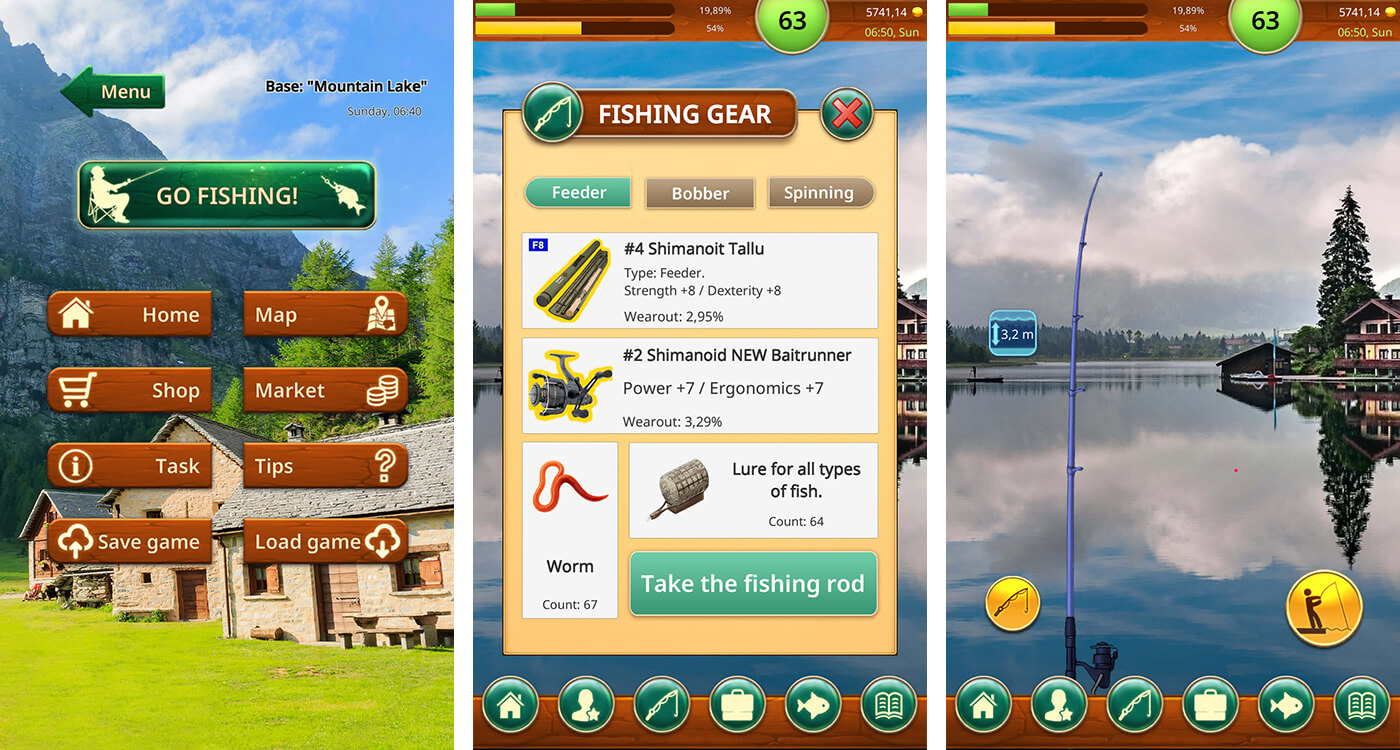The width and height of the screenshot is (1400, 750).
Task: Switch to the Bobber tab
Action: coord(700,193)
